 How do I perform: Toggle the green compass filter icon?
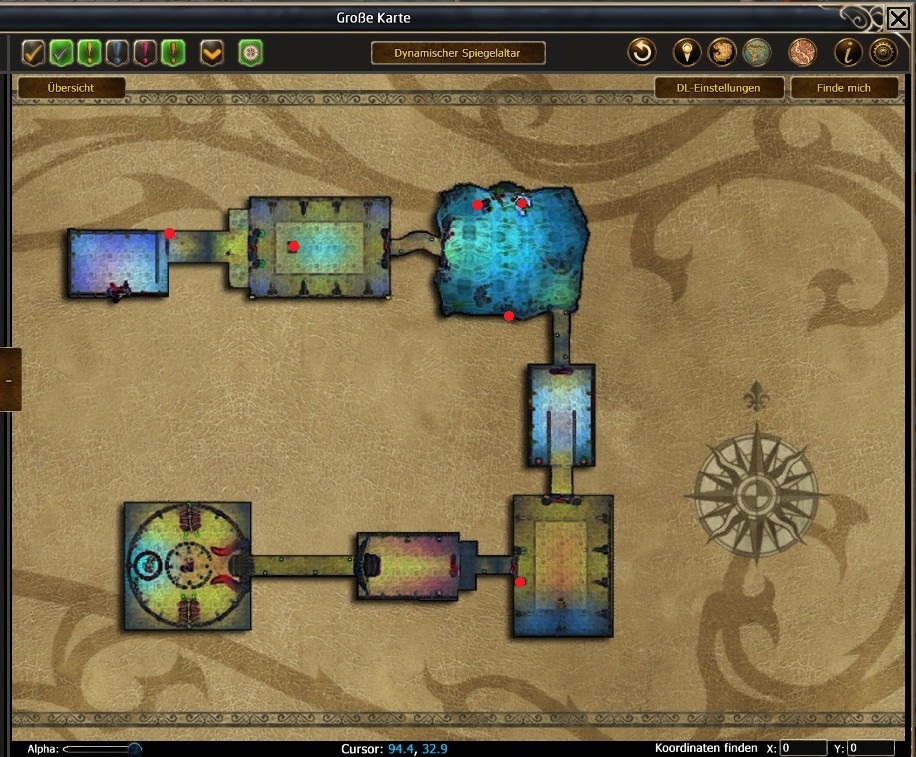[x=250, y=52]
